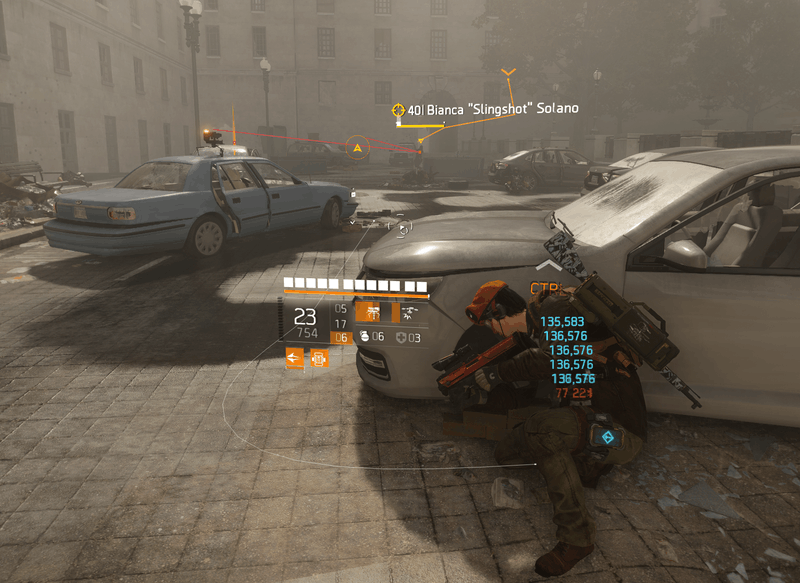Click the double-arrow buff icon
The image size is (800, 583).
click(294, 357)
